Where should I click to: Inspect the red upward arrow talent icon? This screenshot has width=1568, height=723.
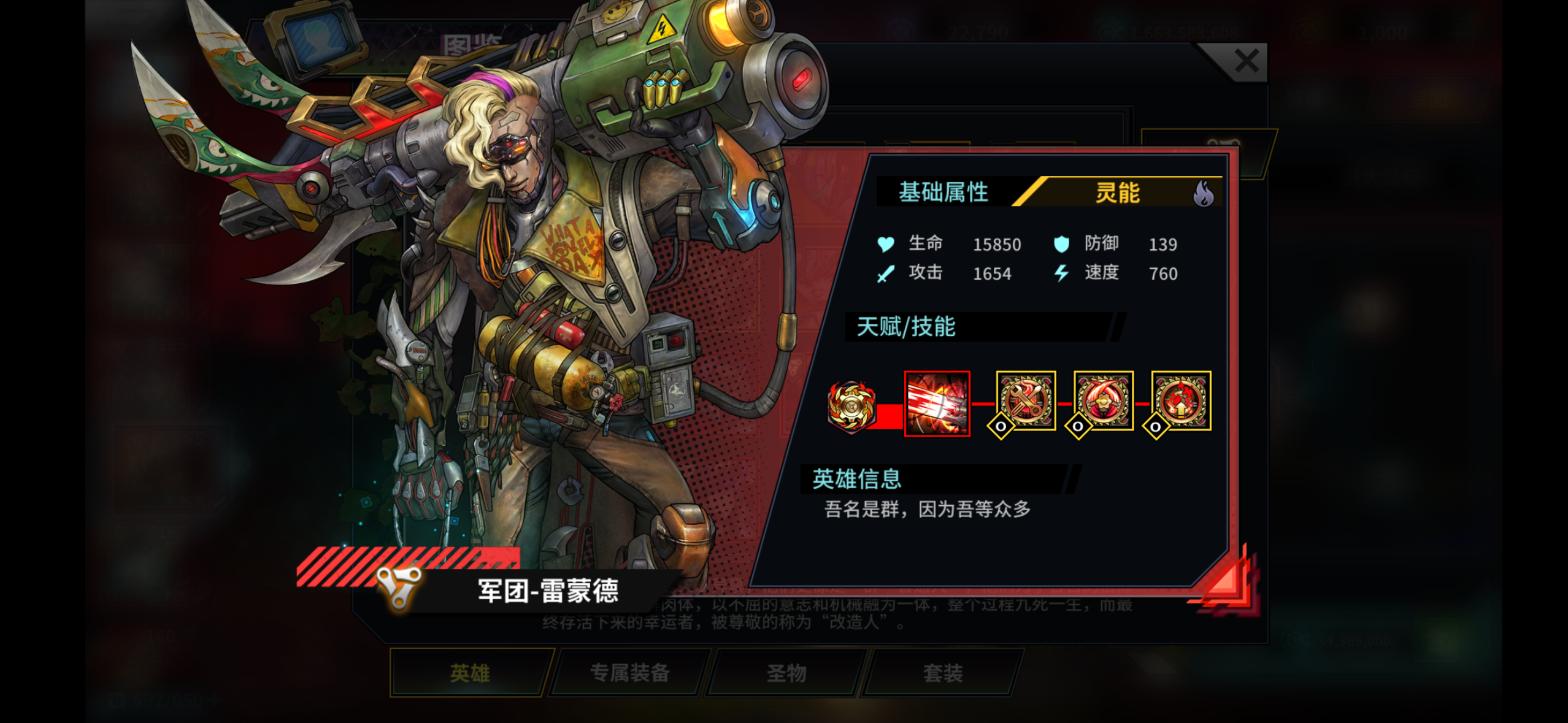coord(1181,401)
